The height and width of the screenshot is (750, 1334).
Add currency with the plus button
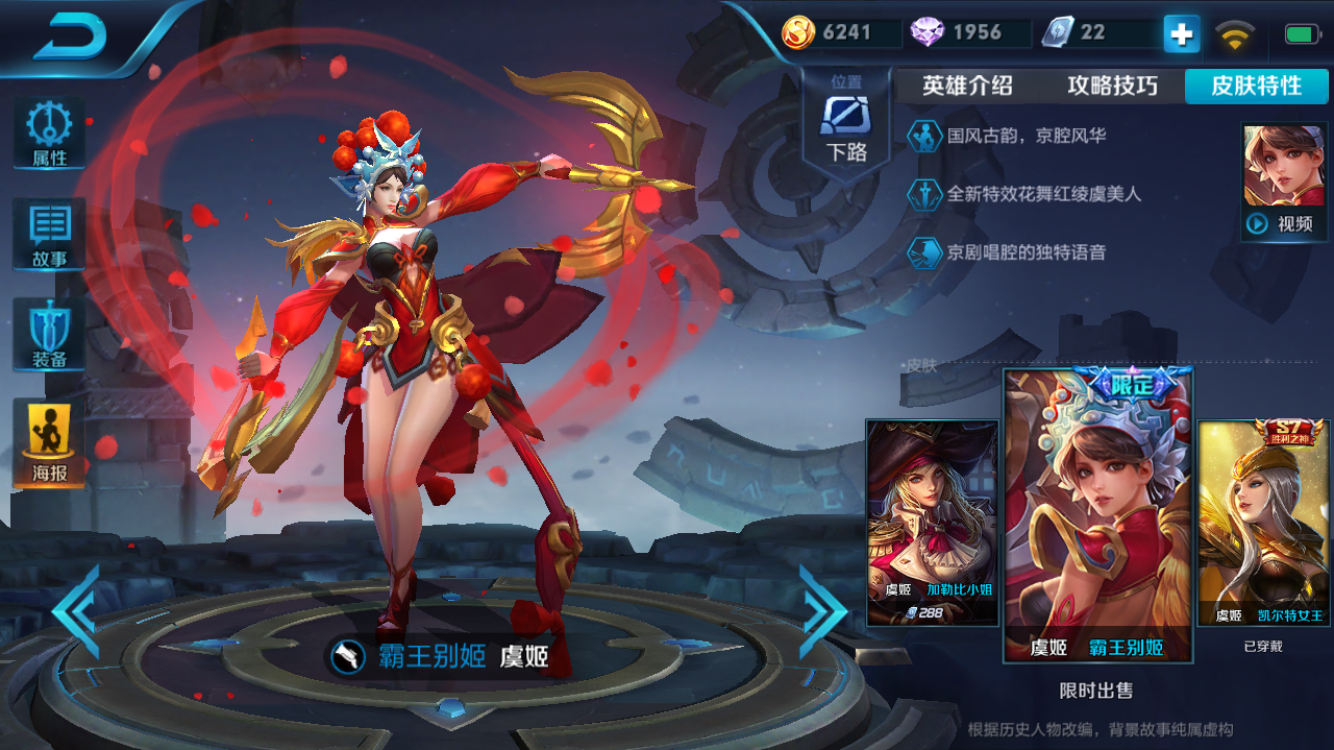click(x=1181, y=34)
